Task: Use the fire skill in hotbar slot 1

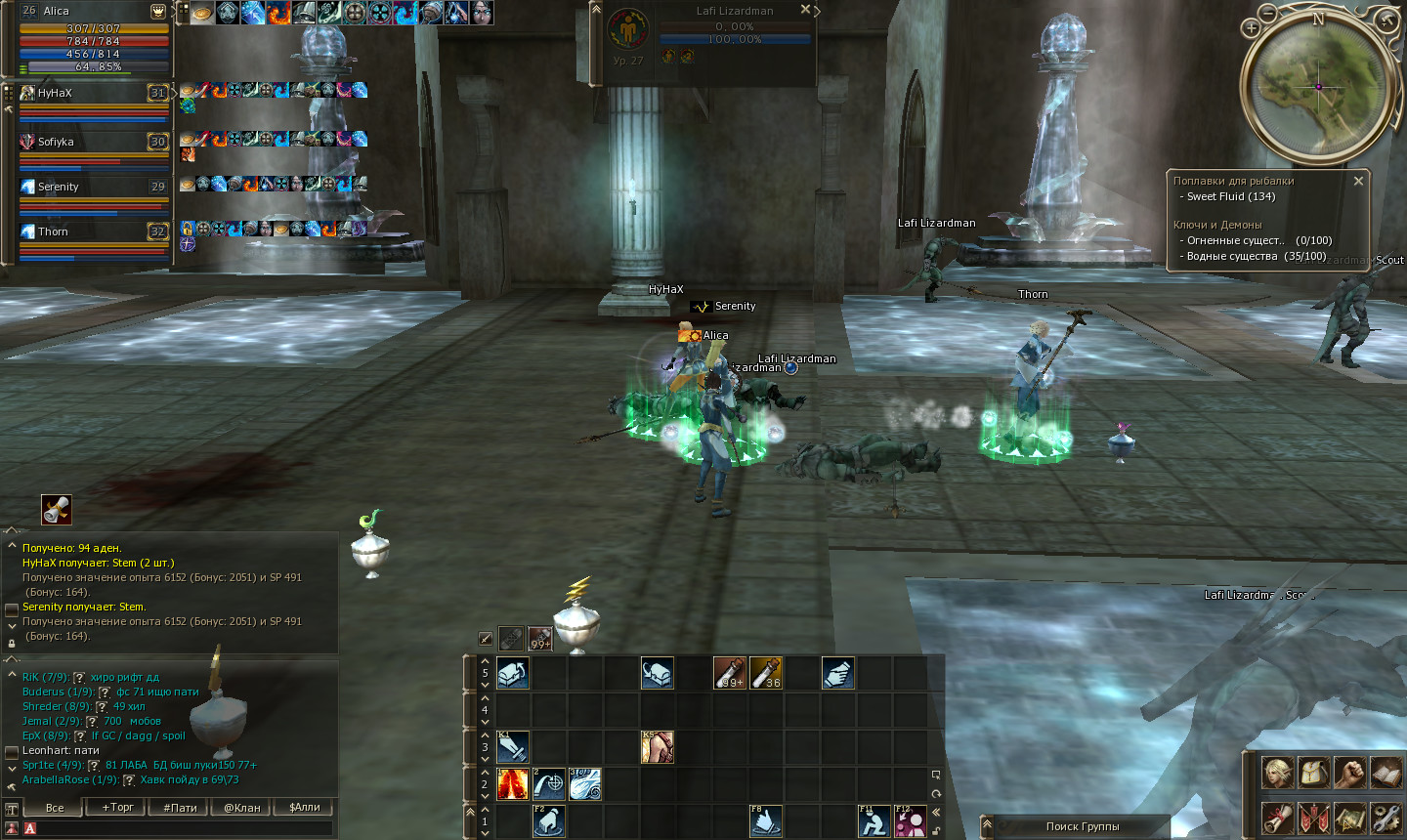Action: [x=512, y=783]
